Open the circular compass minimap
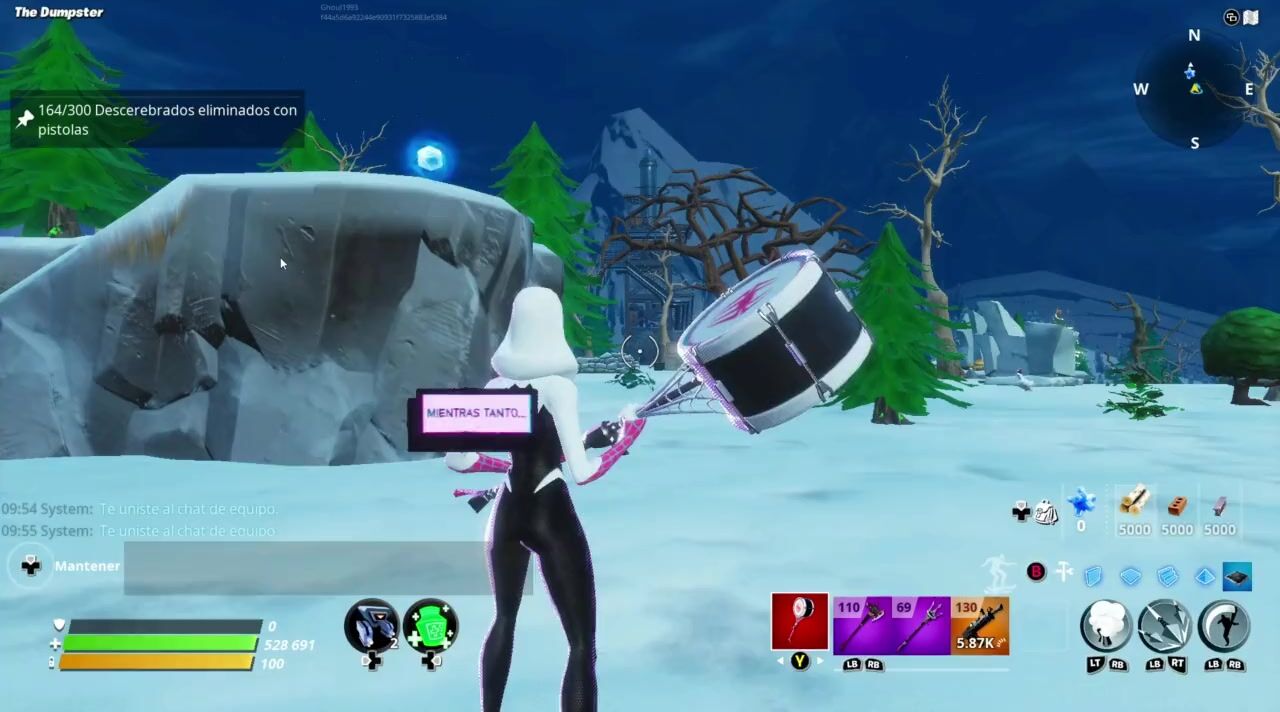The width and height of the screenshot is (1280, 712). (1193, 90)
